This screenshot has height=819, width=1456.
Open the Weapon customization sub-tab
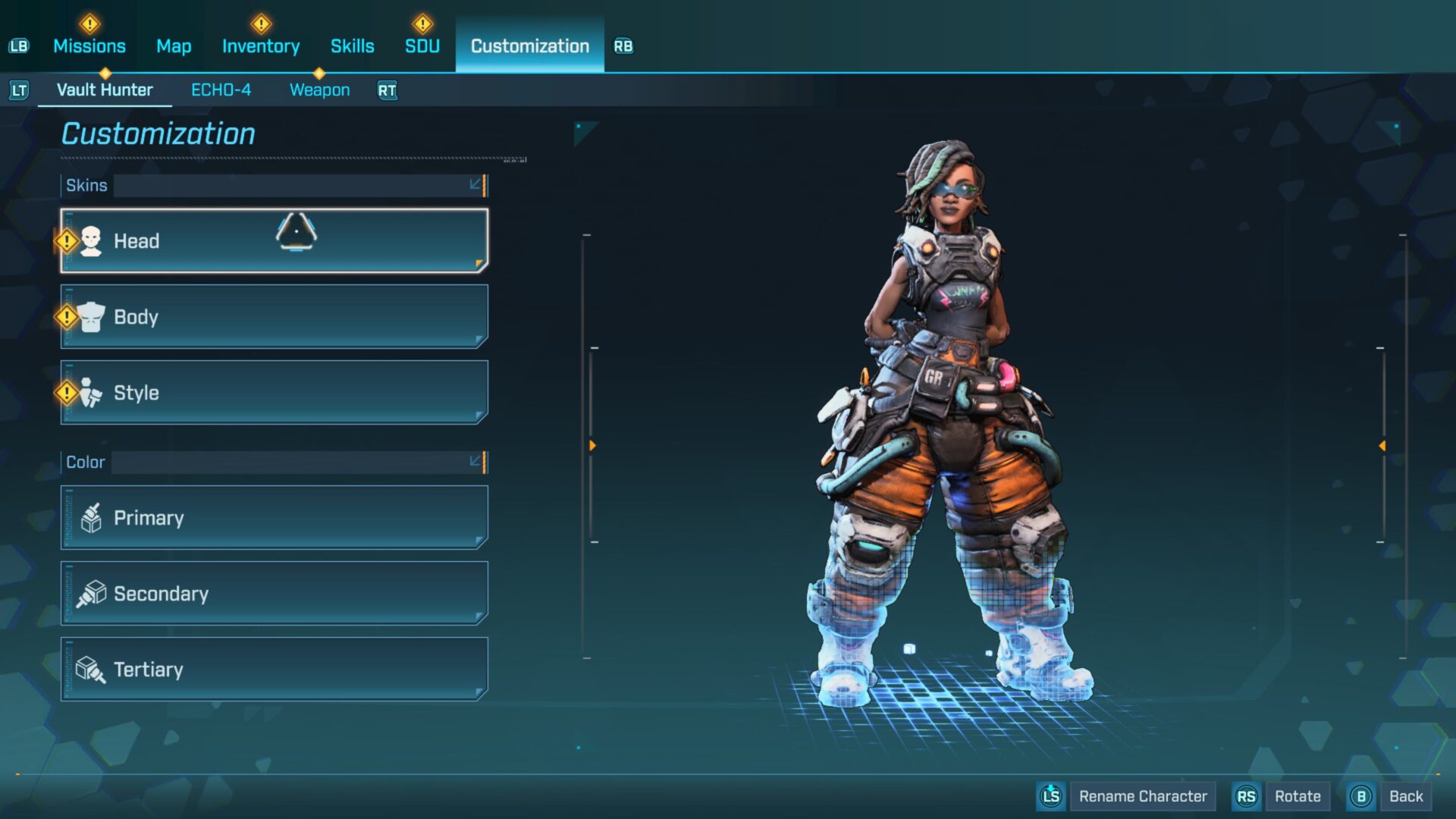pos(319,90)
